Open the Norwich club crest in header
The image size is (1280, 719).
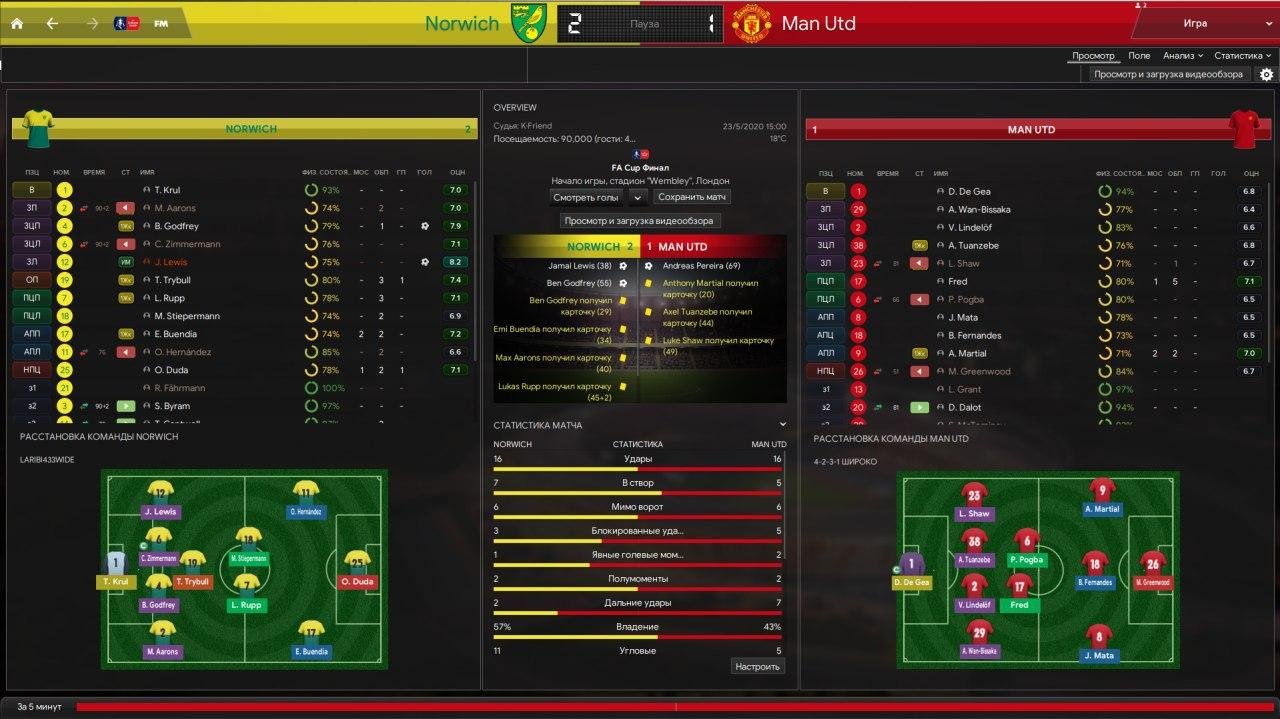coord(527,23)
